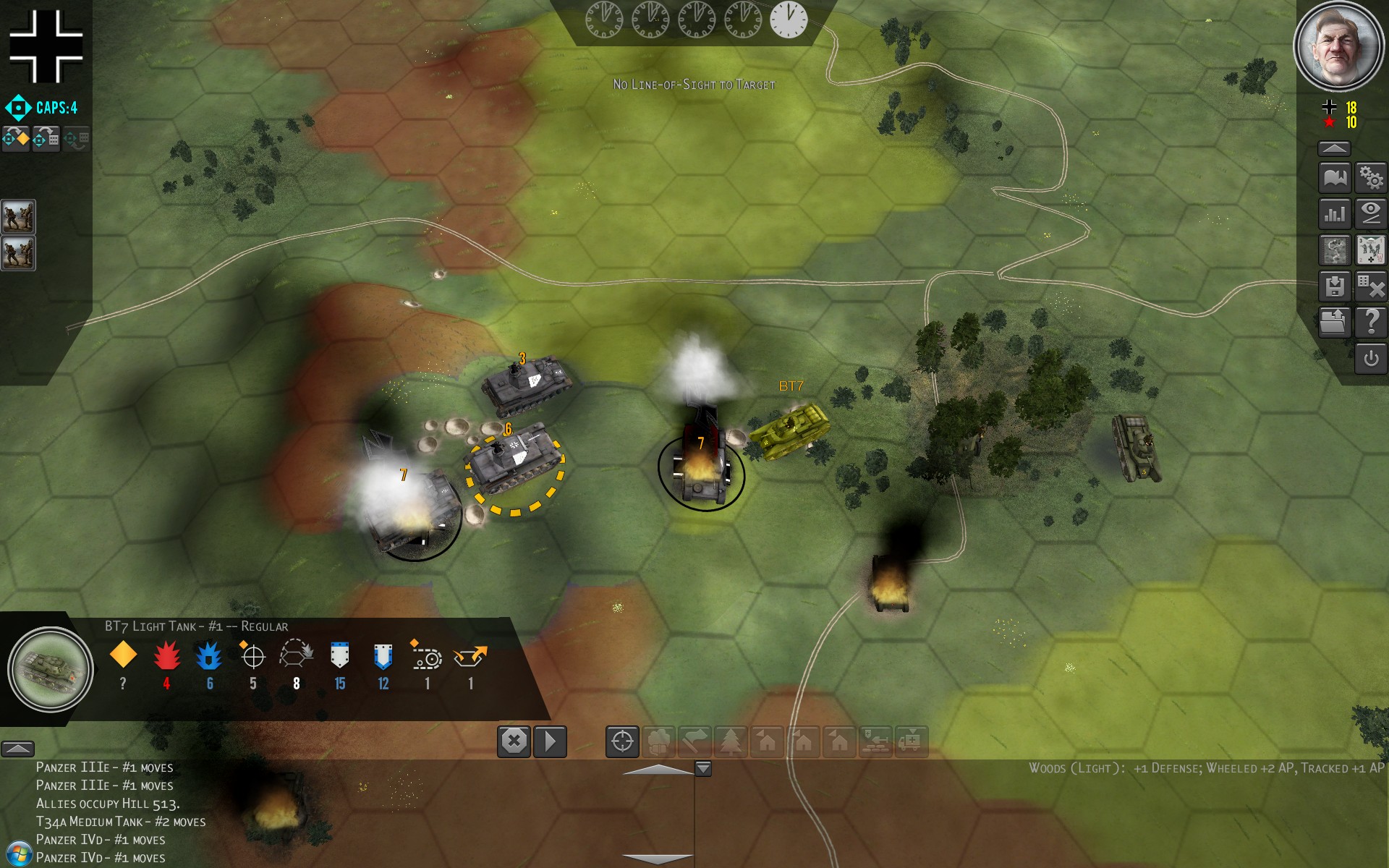Open the settings gears button
Screen dimensions: 1389x868
[1371, 178]
